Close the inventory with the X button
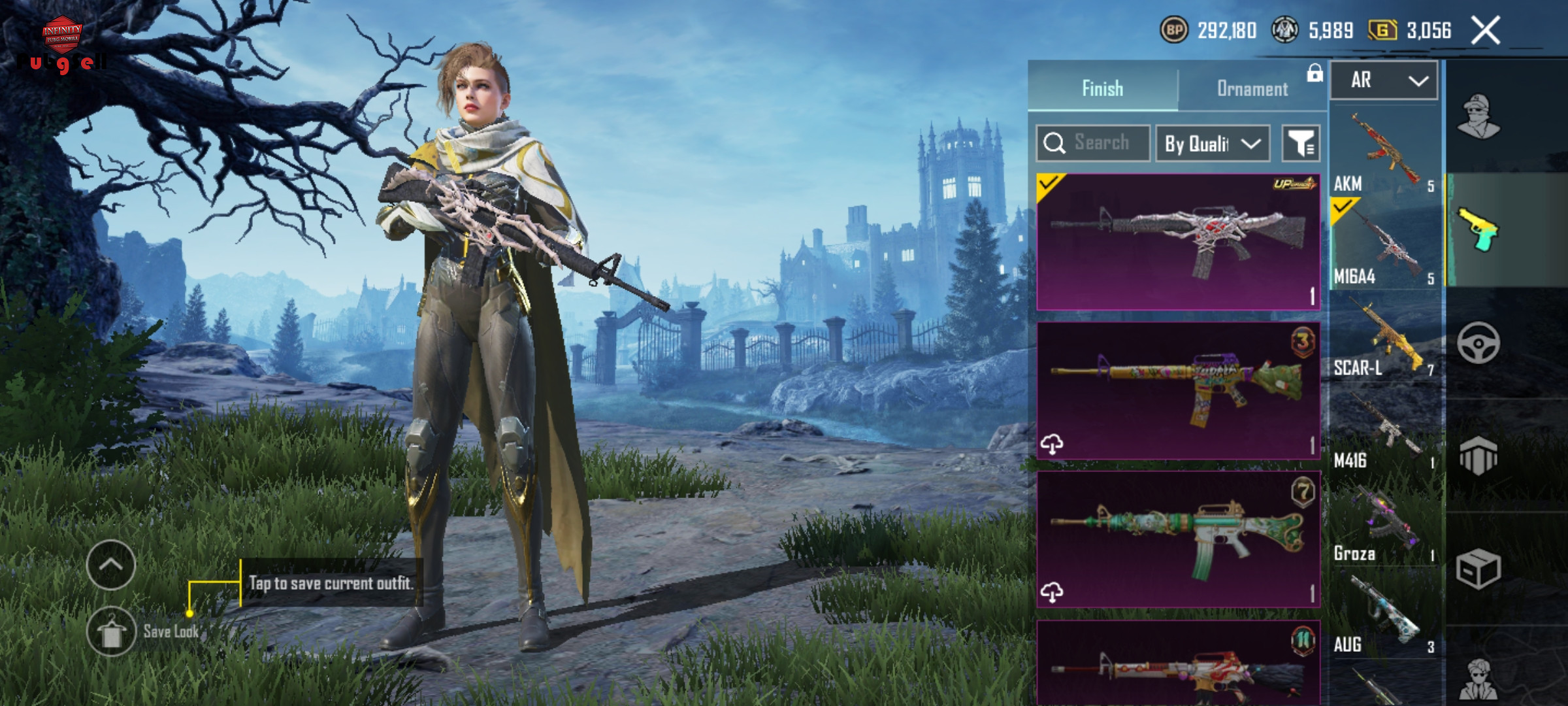This screenshot has height=706, width=1568. coord(1485,31)
